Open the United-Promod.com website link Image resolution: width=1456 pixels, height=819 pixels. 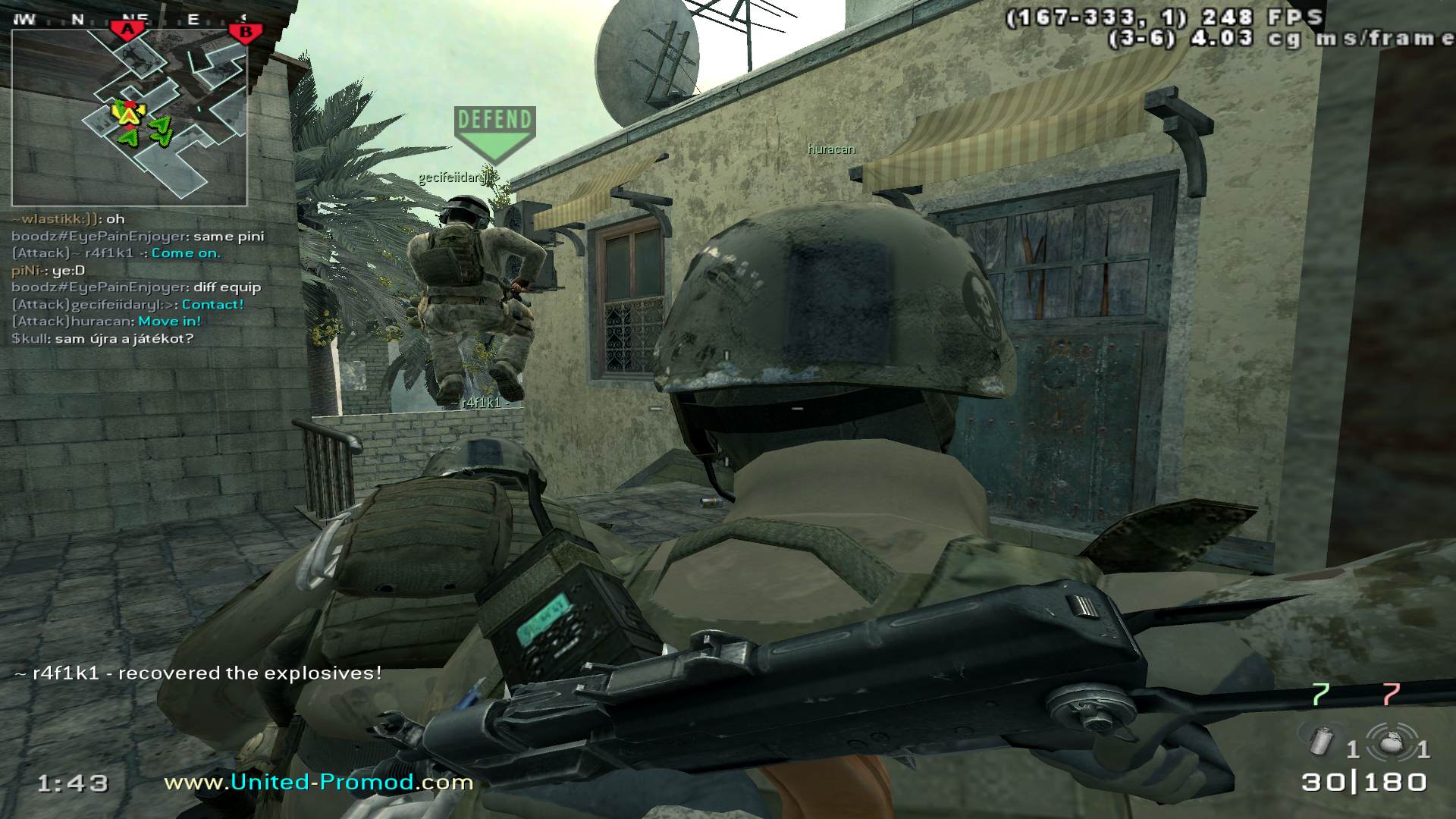(318, 782)
